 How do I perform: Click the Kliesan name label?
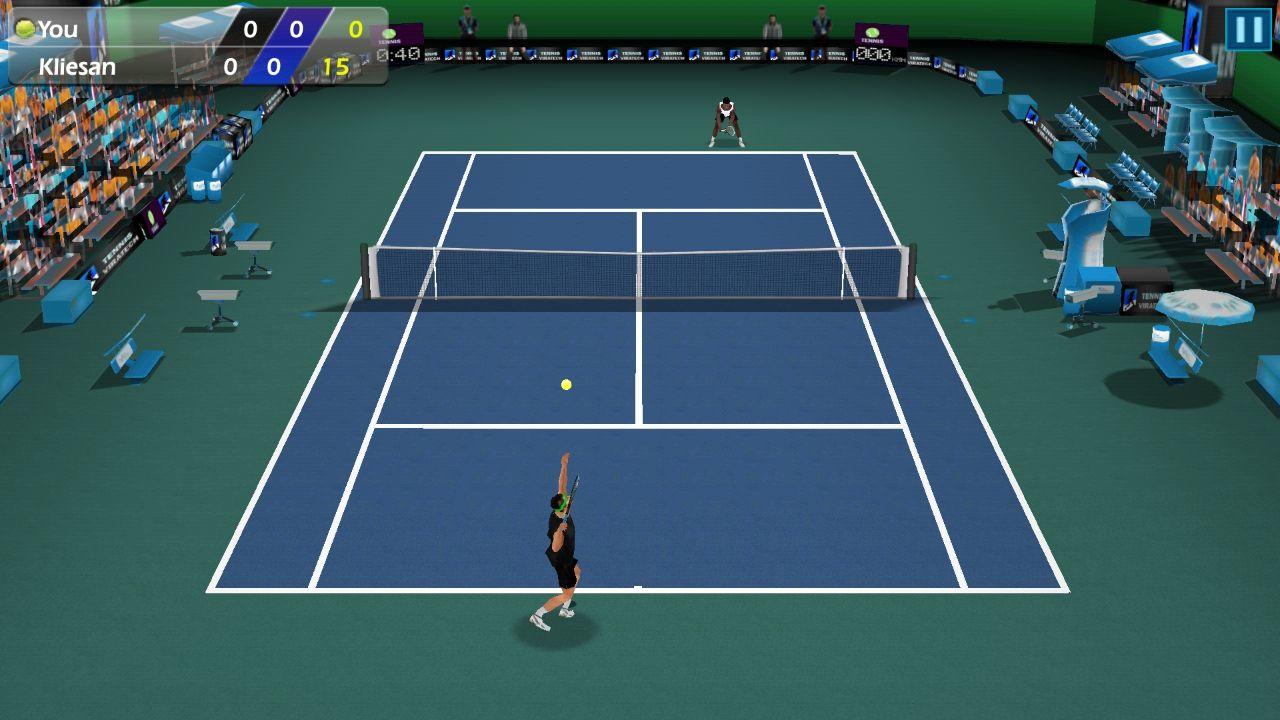pyautogui.click(x=75, y=66)
